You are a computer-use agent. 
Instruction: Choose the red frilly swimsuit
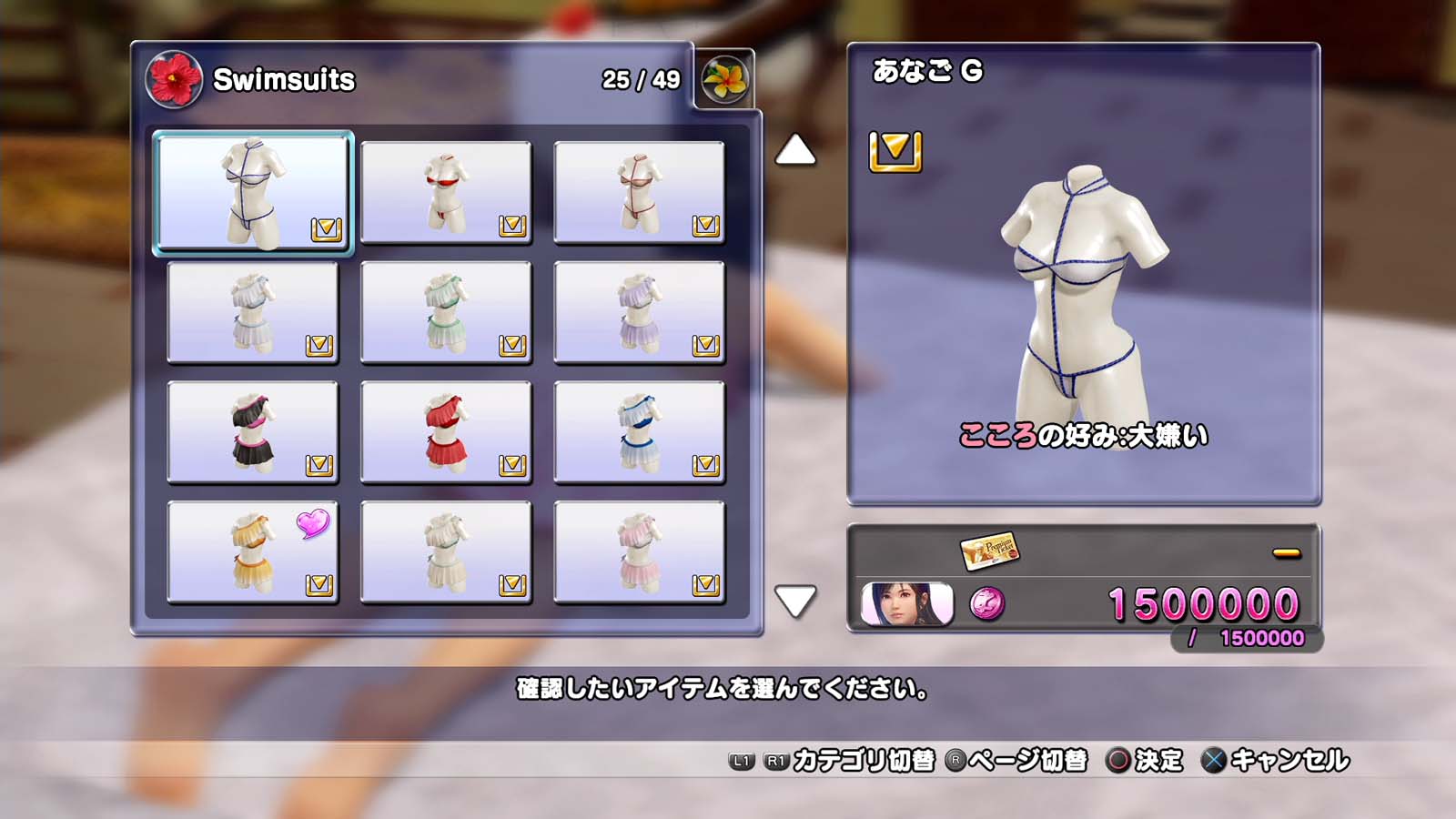click(446, 432)
